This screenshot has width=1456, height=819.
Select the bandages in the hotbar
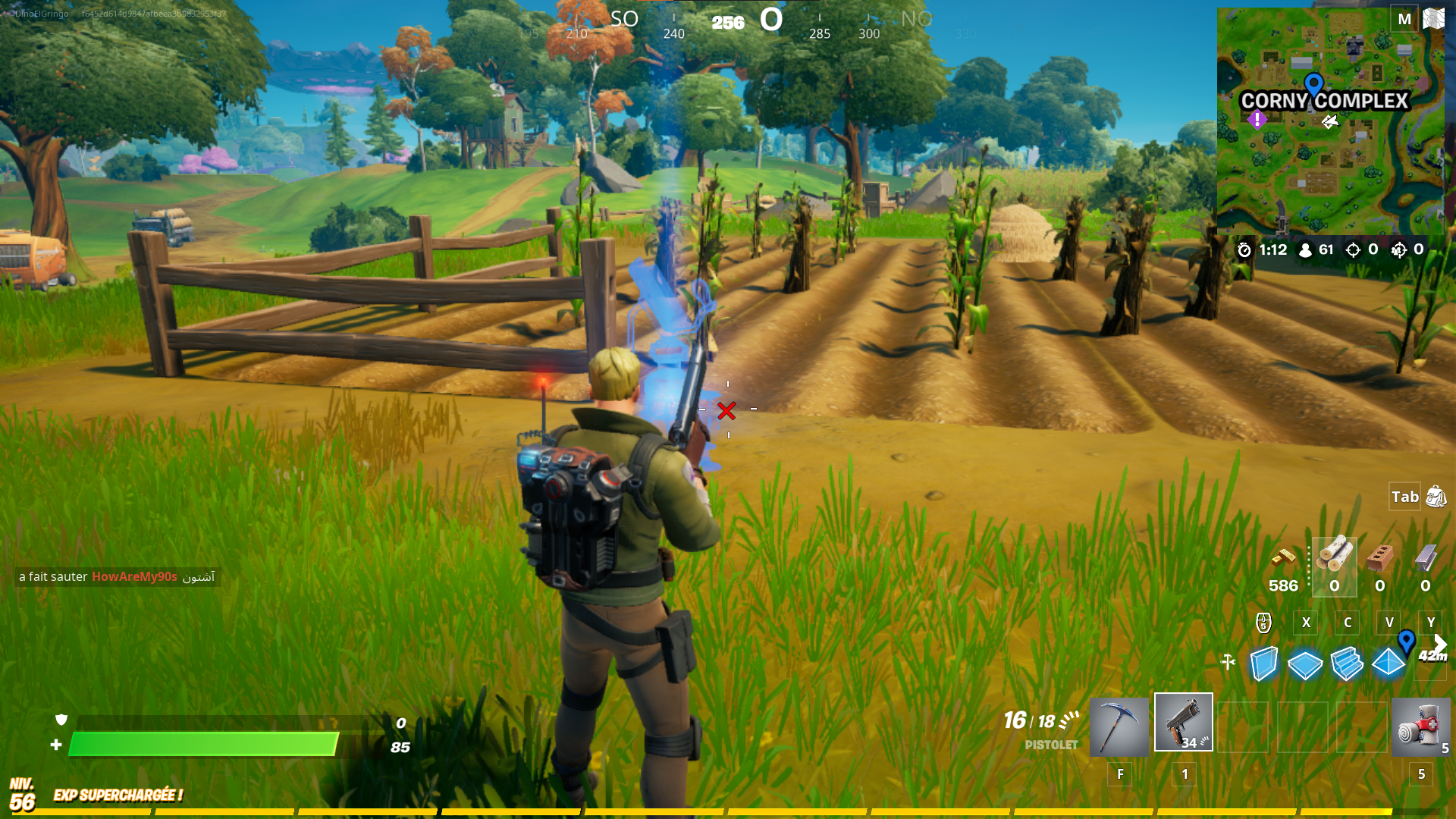pyautogui.click(x=1423, y=726)
